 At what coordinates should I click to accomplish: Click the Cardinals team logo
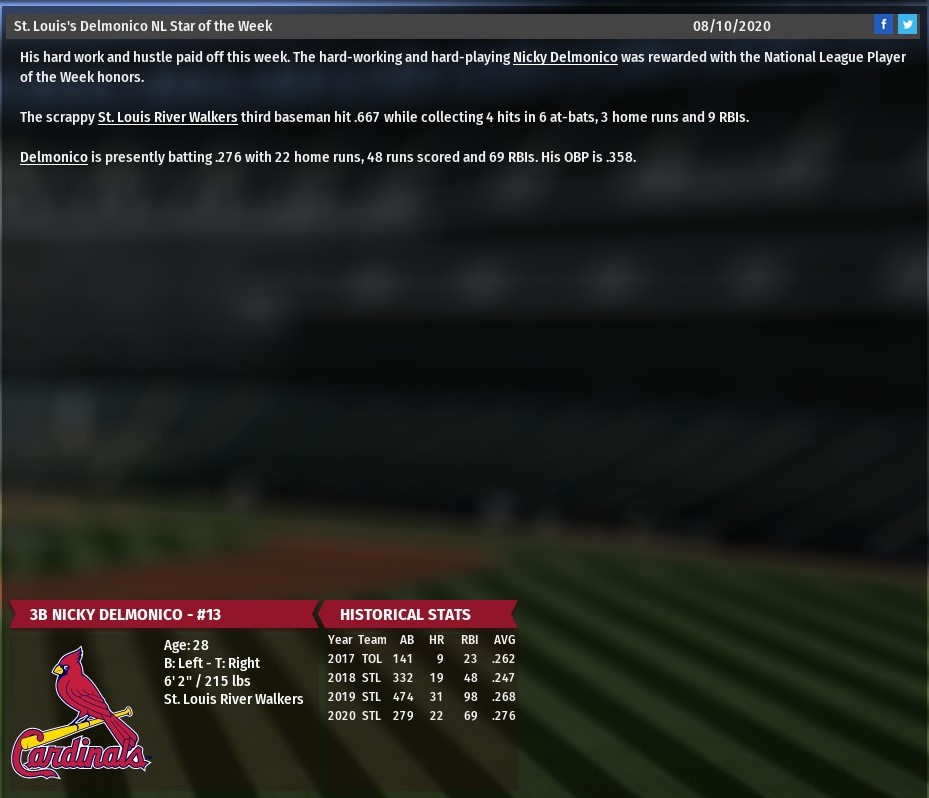(x=81, y=712)
